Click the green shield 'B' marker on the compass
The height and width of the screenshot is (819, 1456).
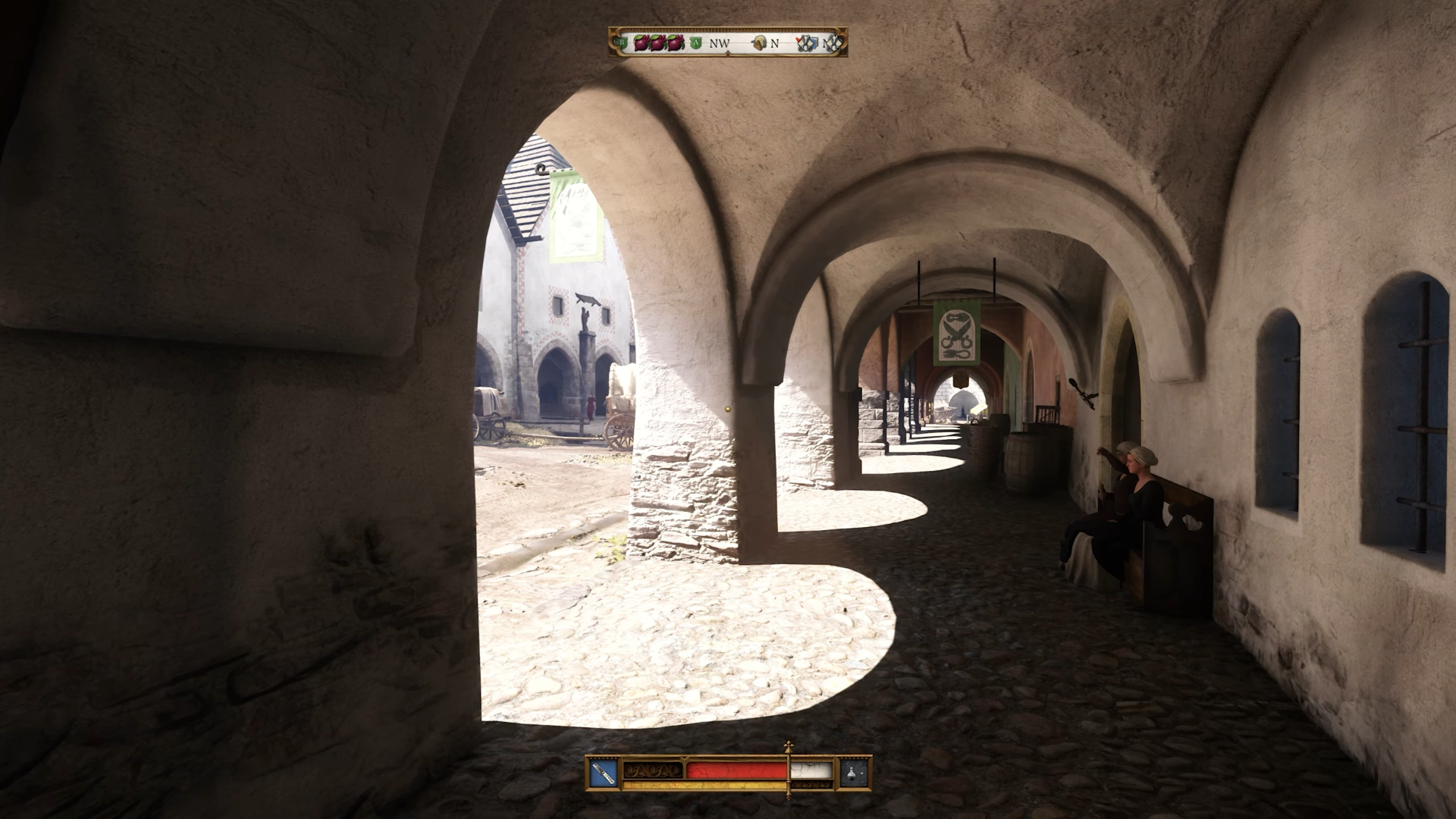[x=621, y=43]
